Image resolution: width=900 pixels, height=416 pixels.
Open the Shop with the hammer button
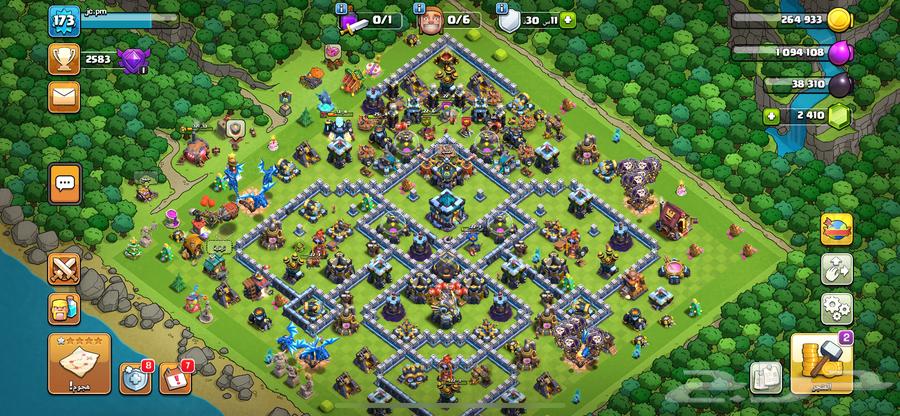click(822, 364)
